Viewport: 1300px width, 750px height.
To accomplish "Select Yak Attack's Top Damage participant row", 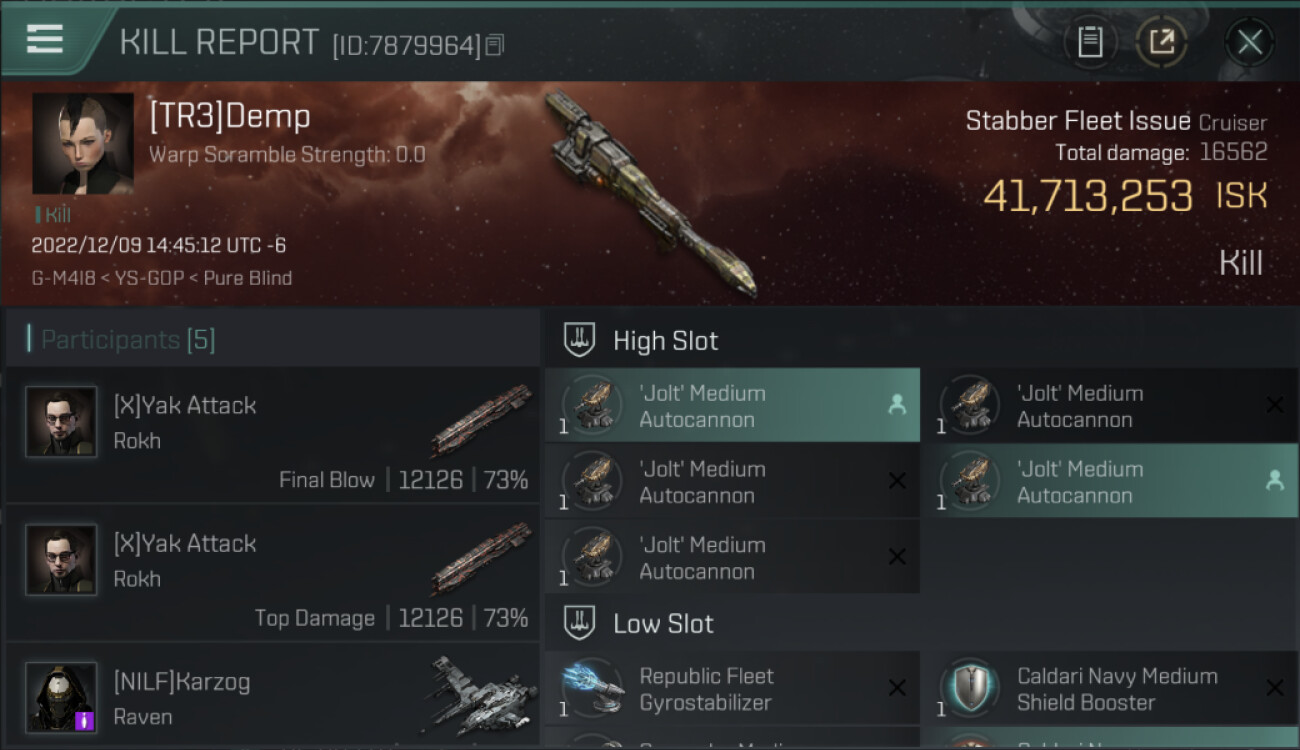I will tap(272, 573).
